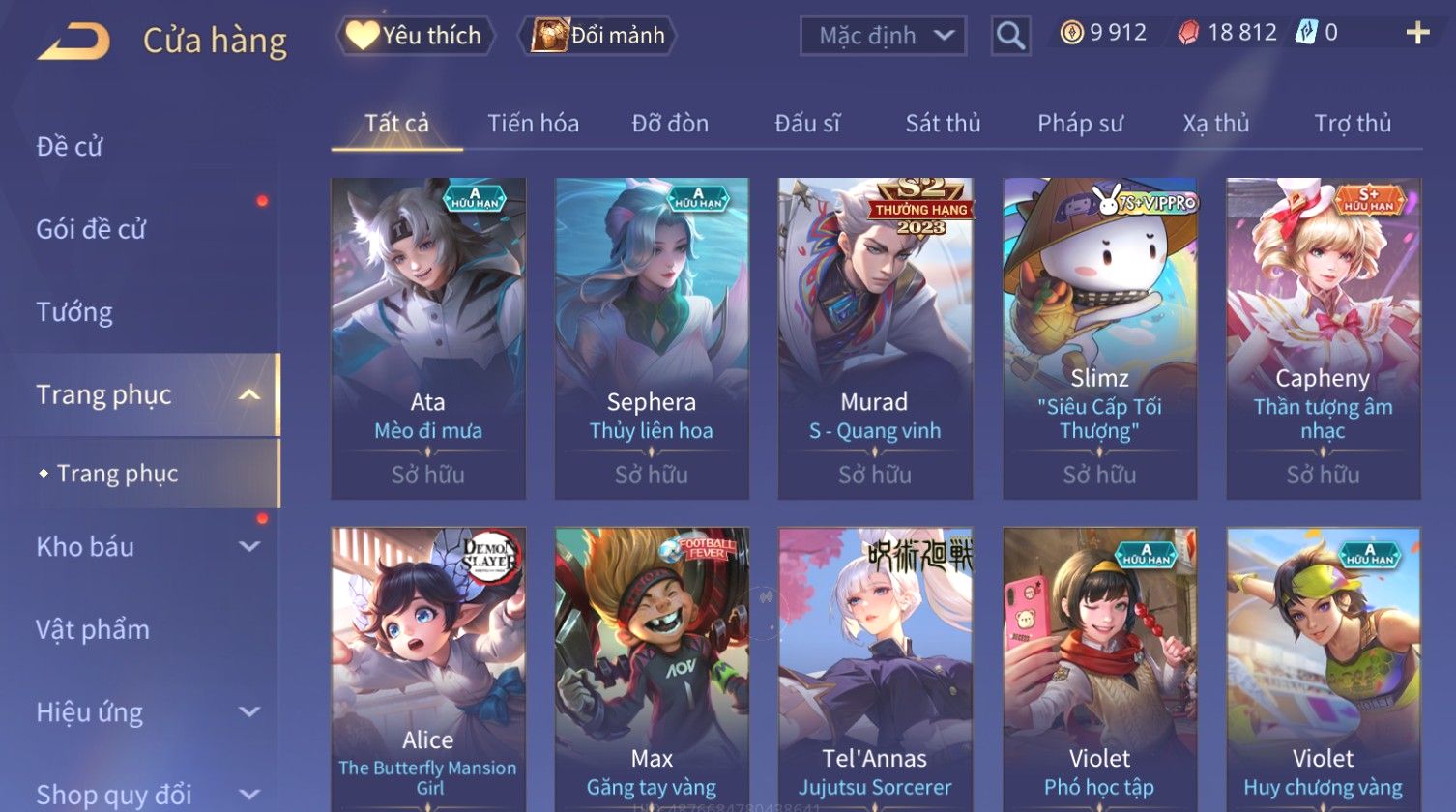Open the Vật phẩm items section

(x=93, y=630)
